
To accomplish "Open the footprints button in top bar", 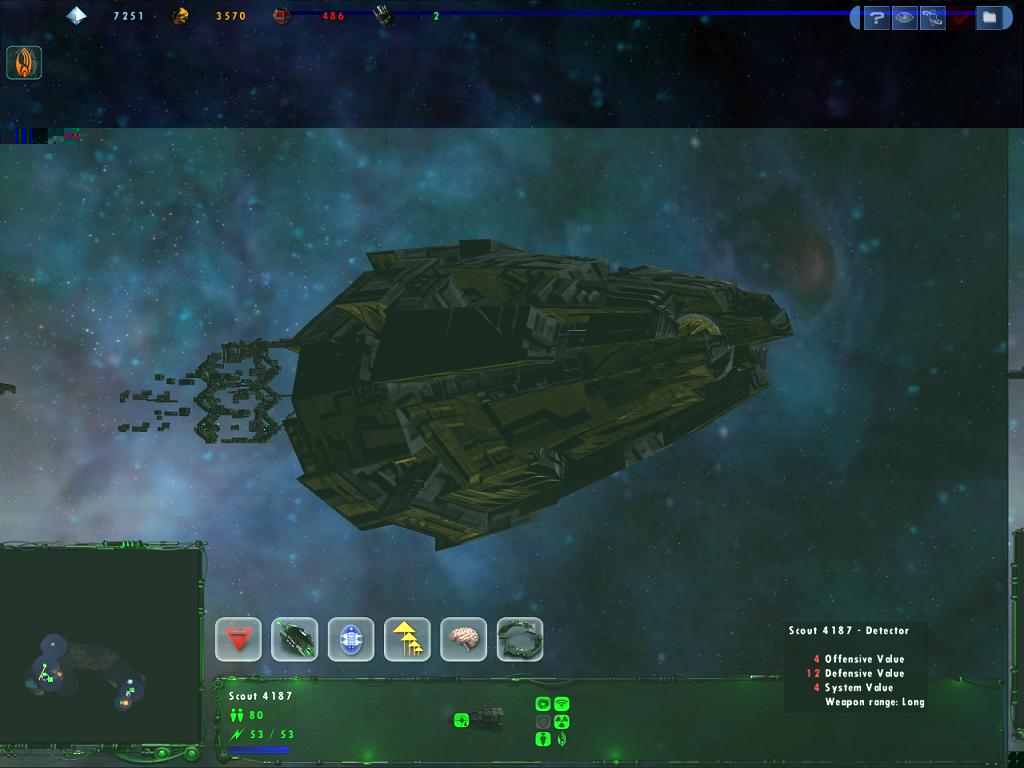I will [x=933, y=17].
